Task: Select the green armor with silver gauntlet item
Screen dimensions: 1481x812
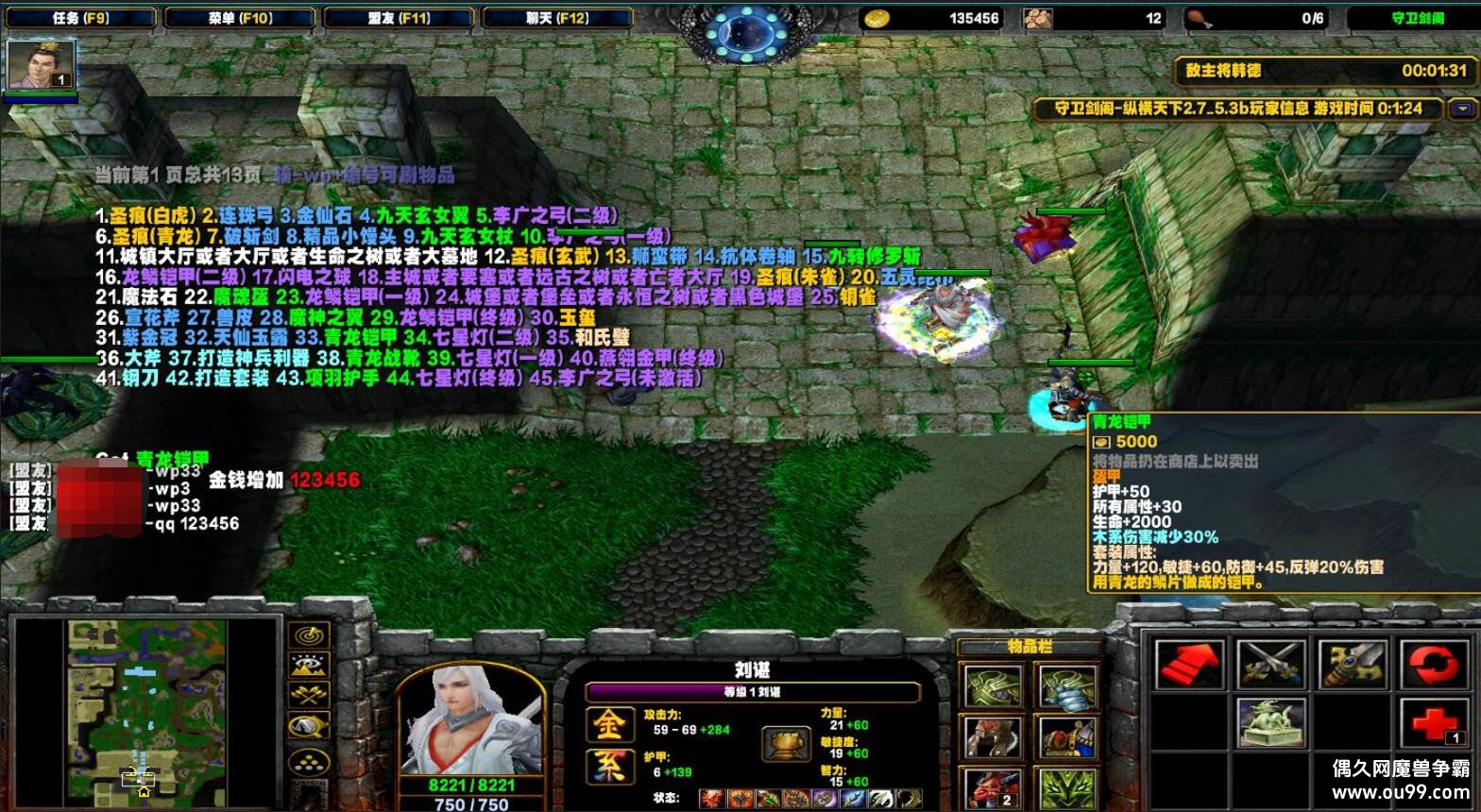Action: pos(1067,685)
